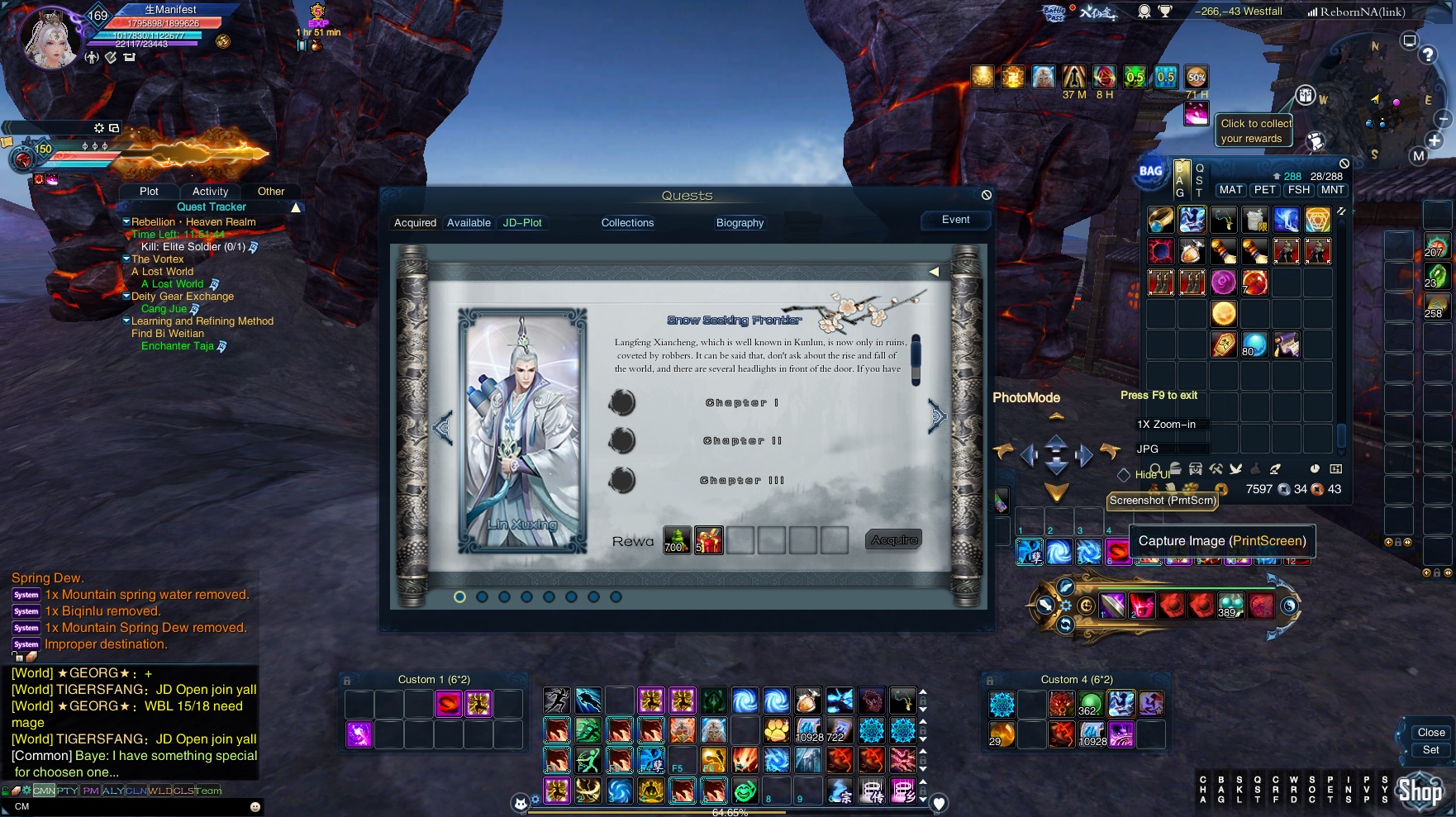
Task: Click to collect your rewards
Action: coord(1255,131)
